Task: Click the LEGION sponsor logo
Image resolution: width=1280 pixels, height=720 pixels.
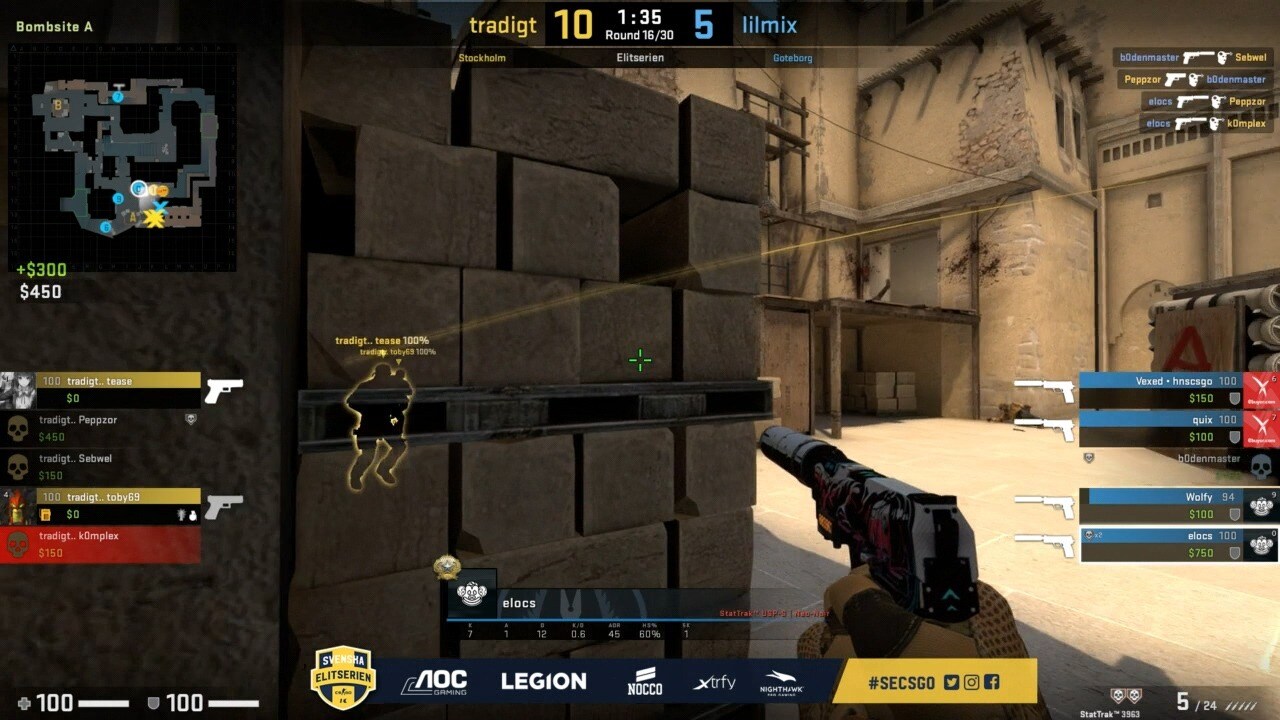Action: [x=543, y=681]
